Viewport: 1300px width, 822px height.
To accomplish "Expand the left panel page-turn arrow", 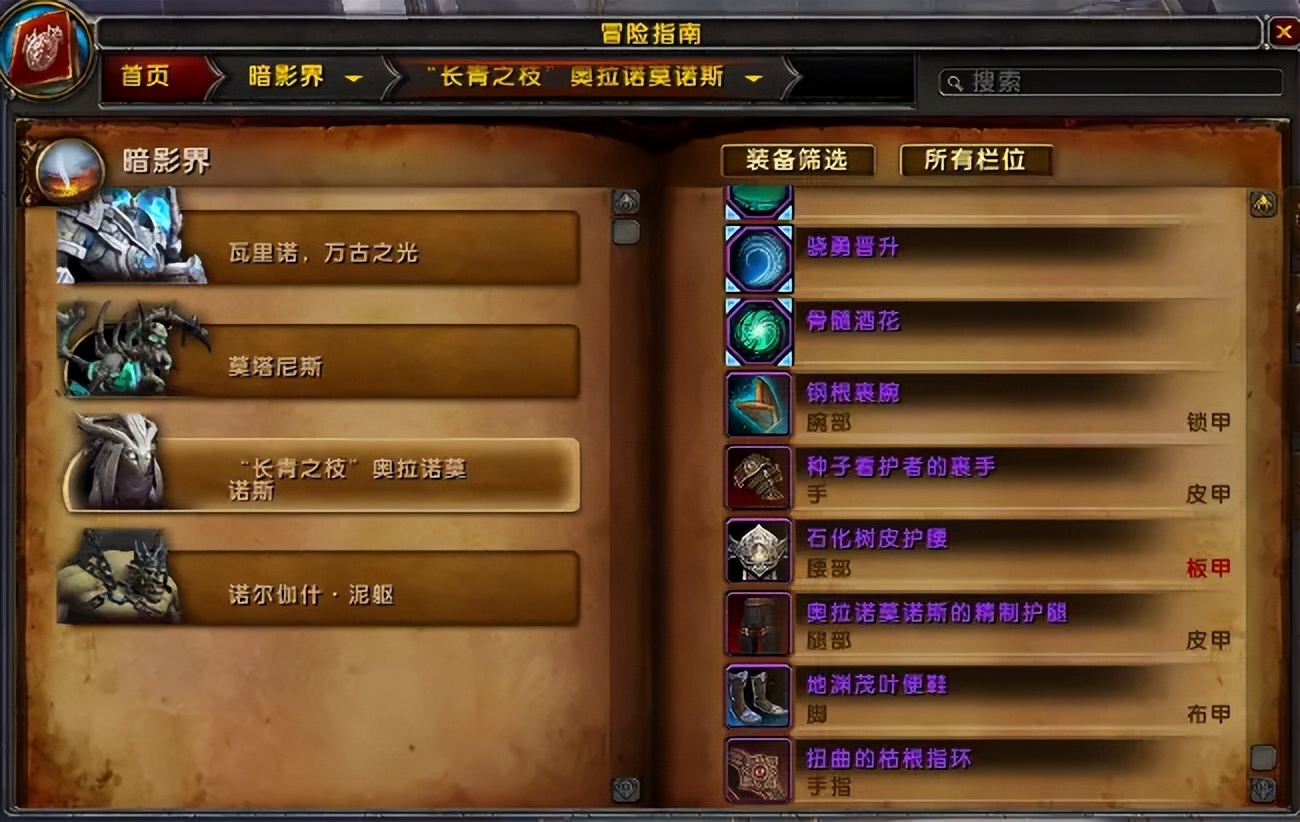I will [628, 200].
